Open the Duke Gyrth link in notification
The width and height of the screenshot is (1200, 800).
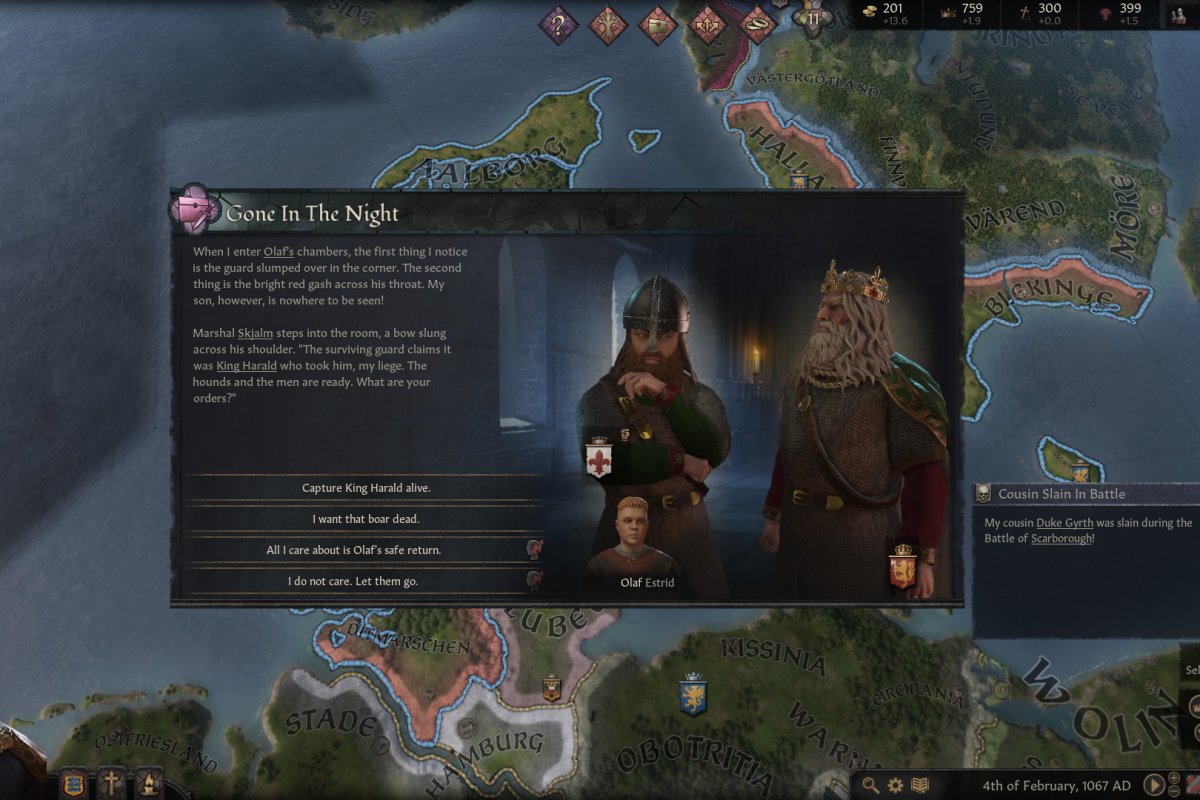pos(1064,522)
